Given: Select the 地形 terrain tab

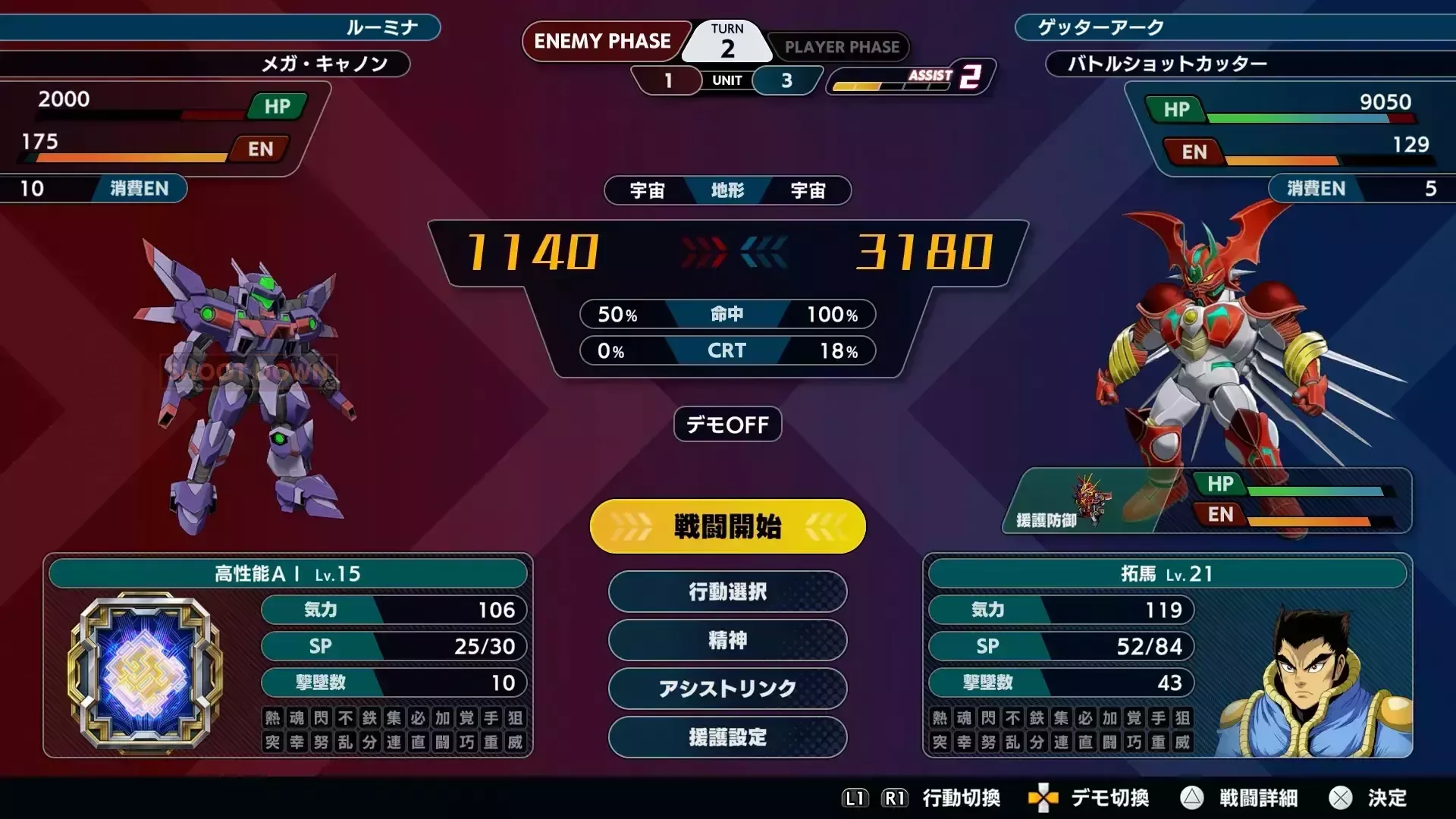Looking at the screenshot, I should [727, 191].
